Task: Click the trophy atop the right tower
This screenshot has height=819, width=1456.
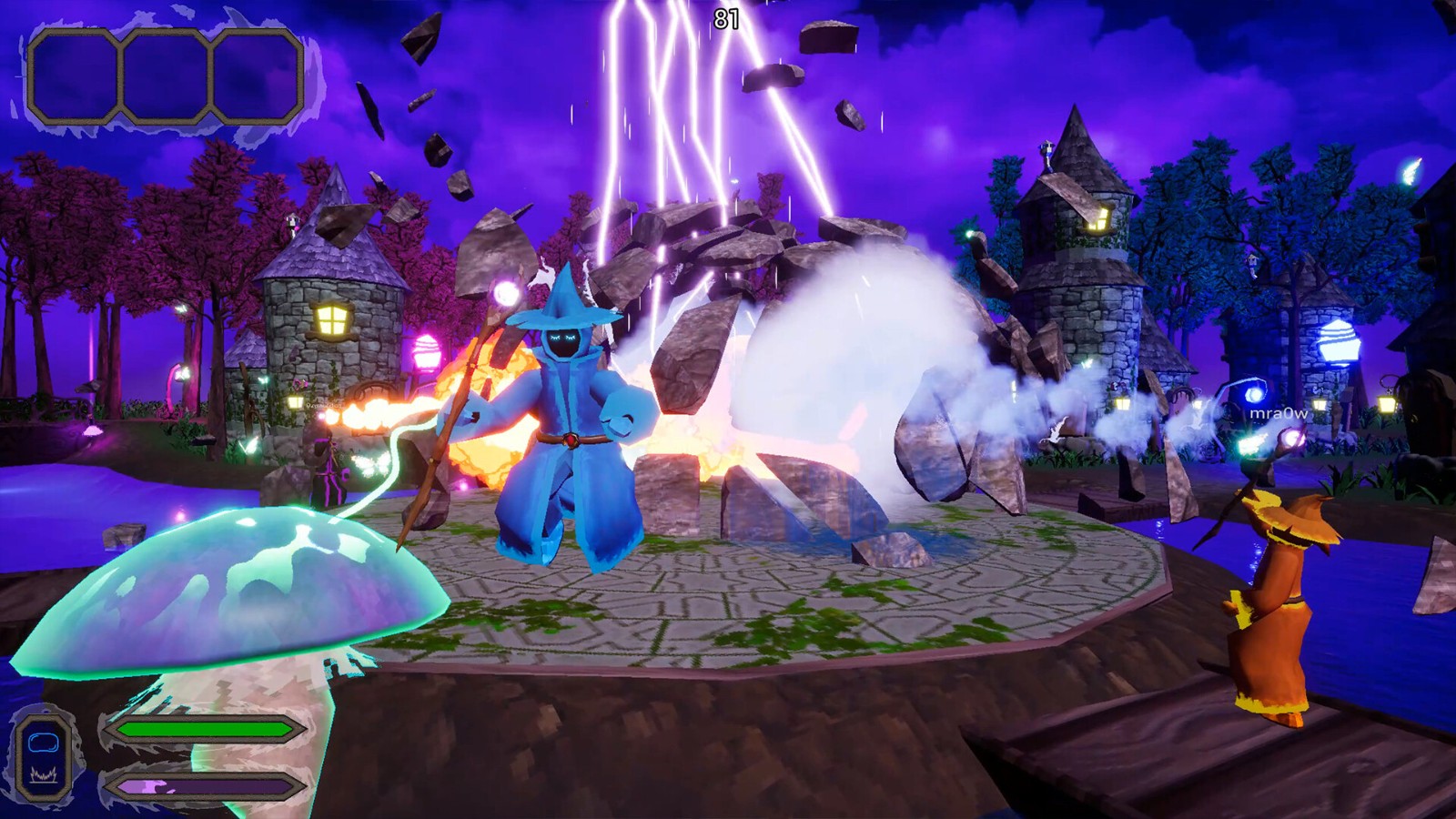Action: [x=1047, y=146]
